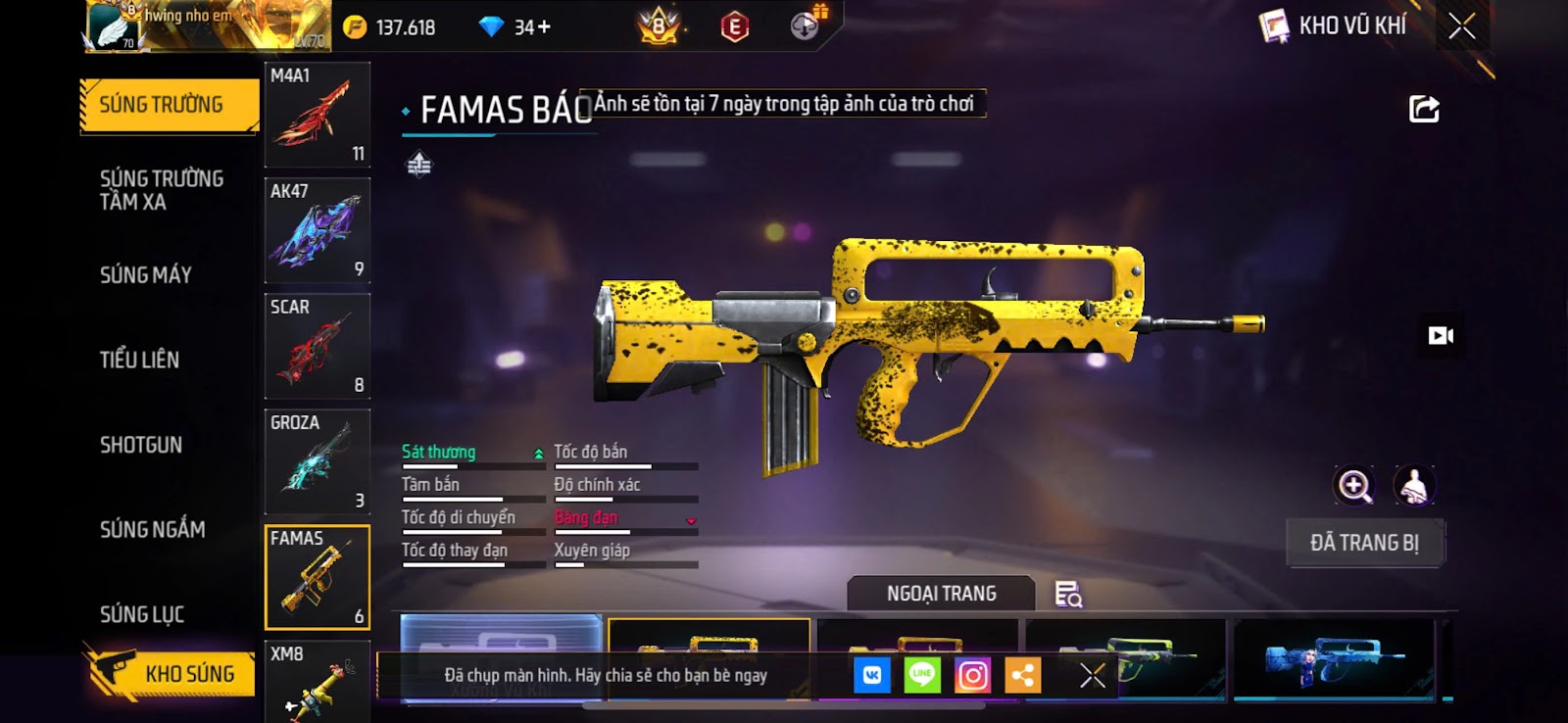Screen dimensions: 1568x723
Task: Close the Kho Vũ Khí screen
Action: [x=1461, y=26]
